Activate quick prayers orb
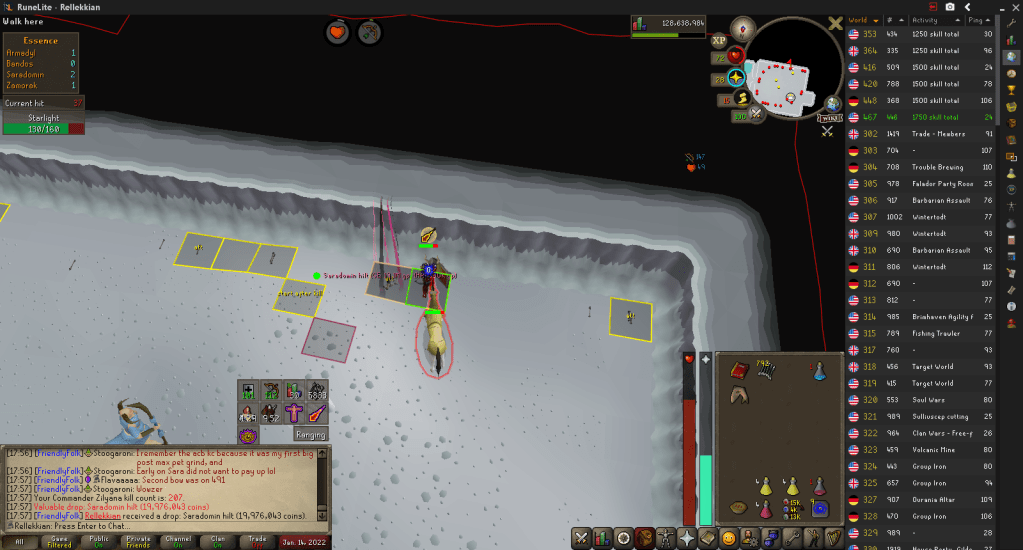 [x=736, y=77]
